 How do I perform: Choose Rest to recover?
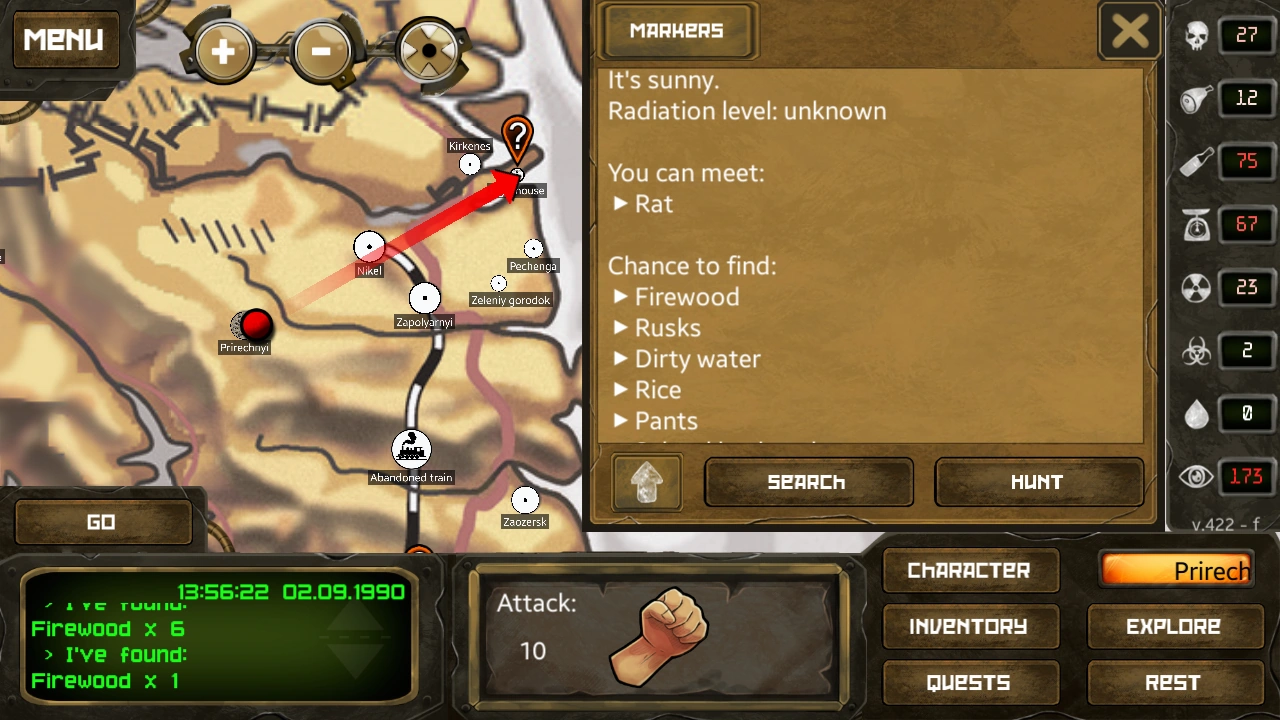coord(1173,683)
